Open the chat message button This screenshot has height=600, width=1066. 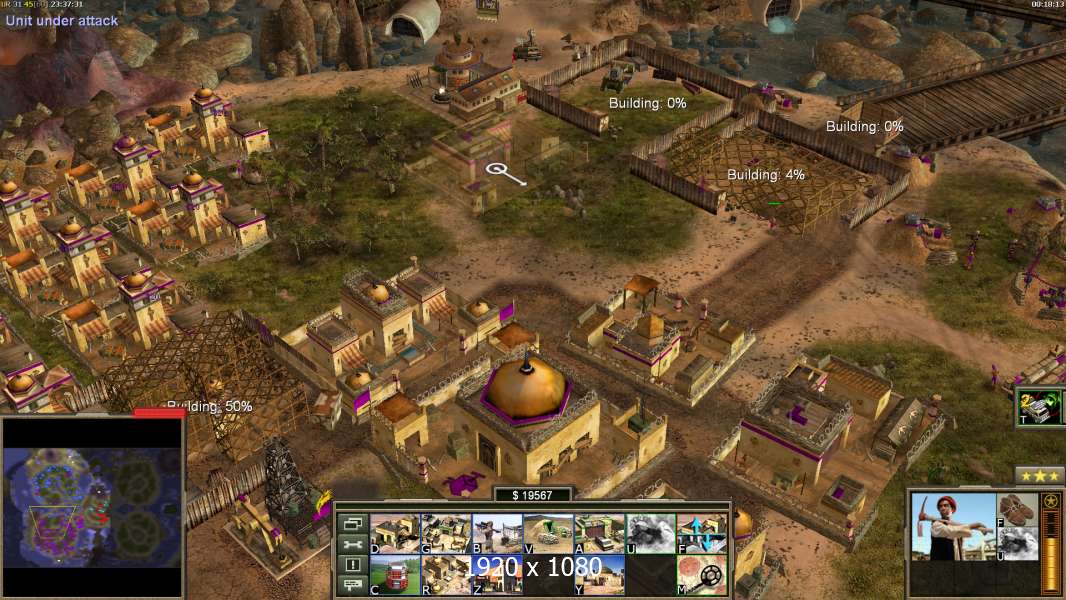pos(352,586)
